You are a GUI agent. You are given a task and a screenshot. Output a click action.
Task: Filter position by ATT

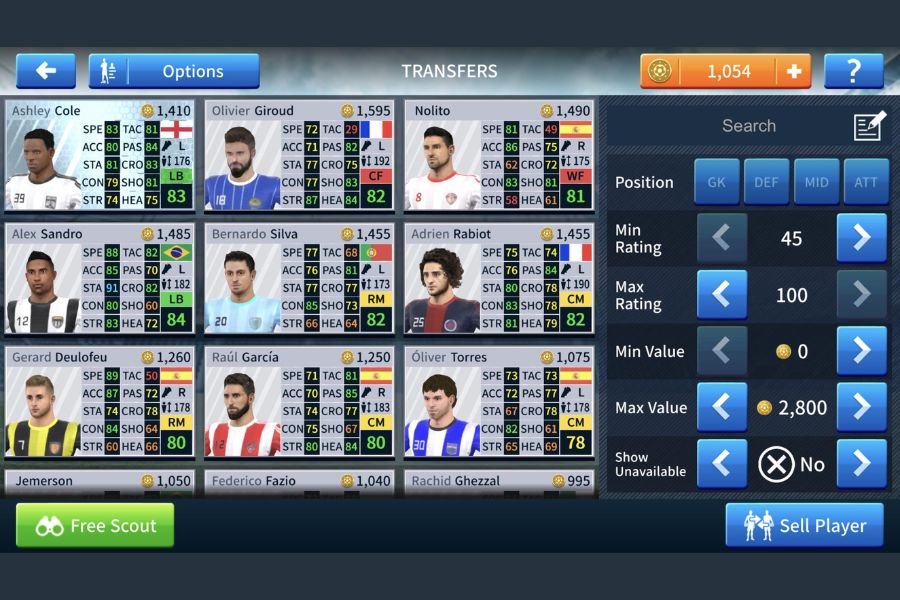coord(866,182)
